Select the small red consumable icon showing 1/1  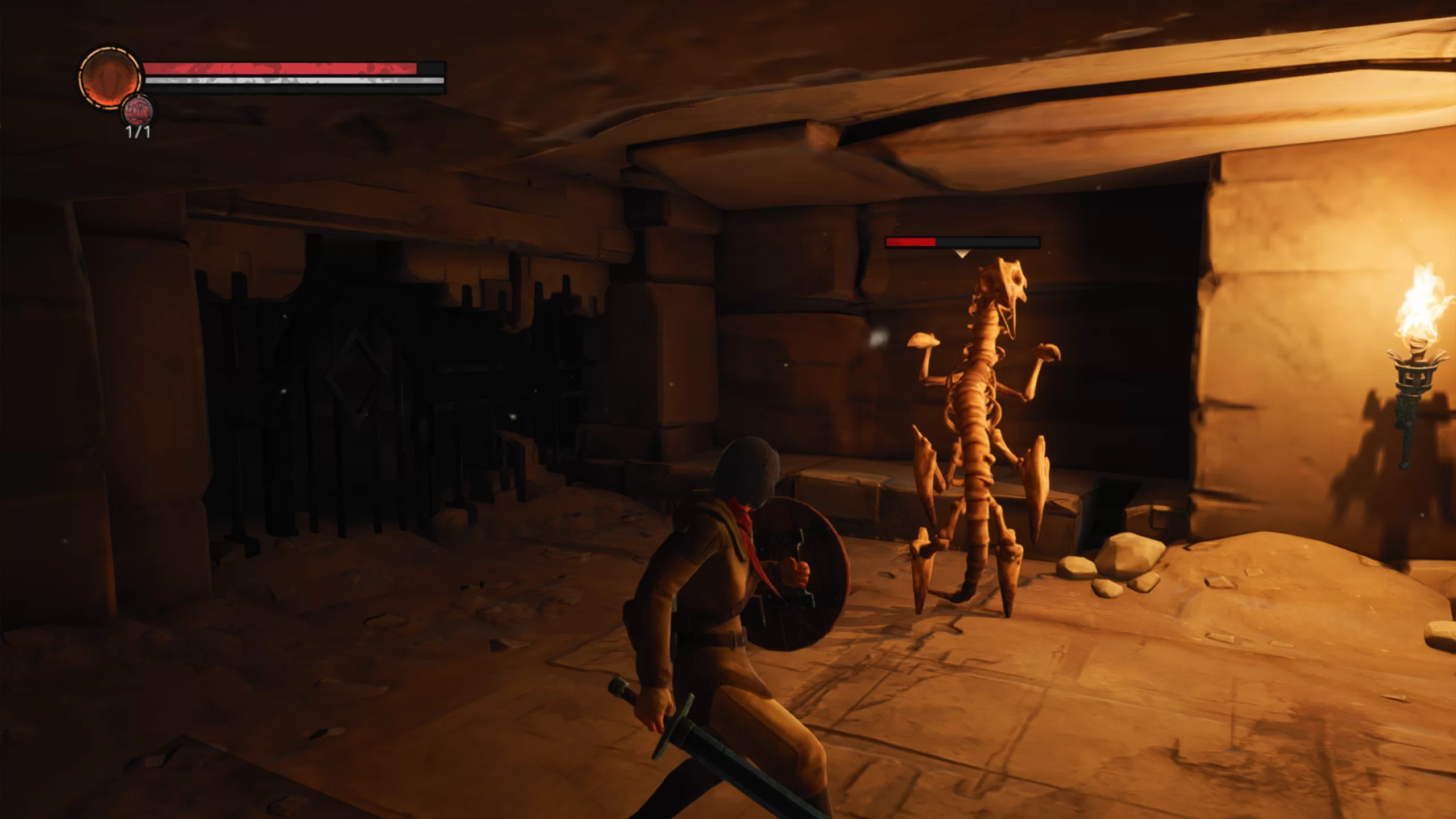pos(138,110)
